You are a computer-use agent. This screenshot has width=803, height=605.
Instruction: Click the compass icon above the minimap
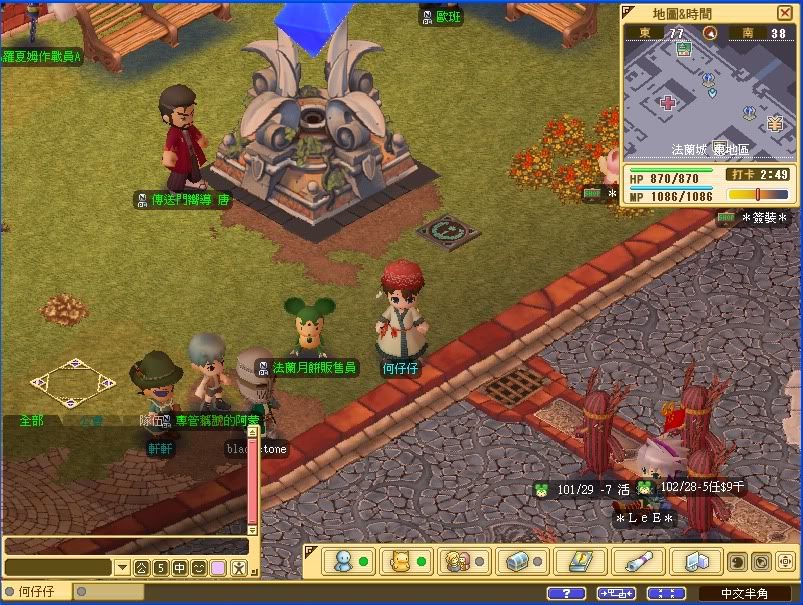710,33
